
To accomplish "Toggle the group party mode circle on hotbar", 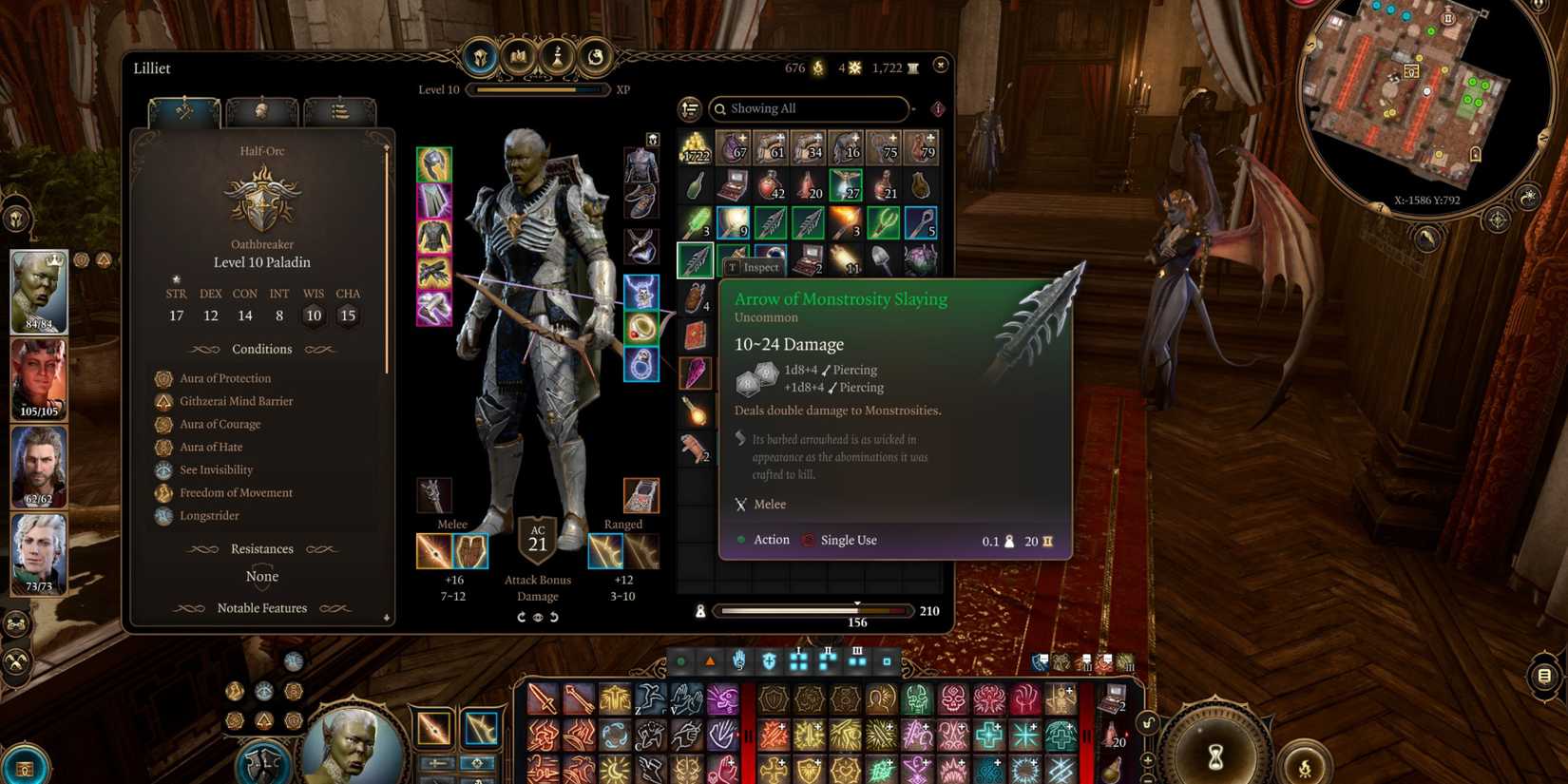I will point(681,660).
